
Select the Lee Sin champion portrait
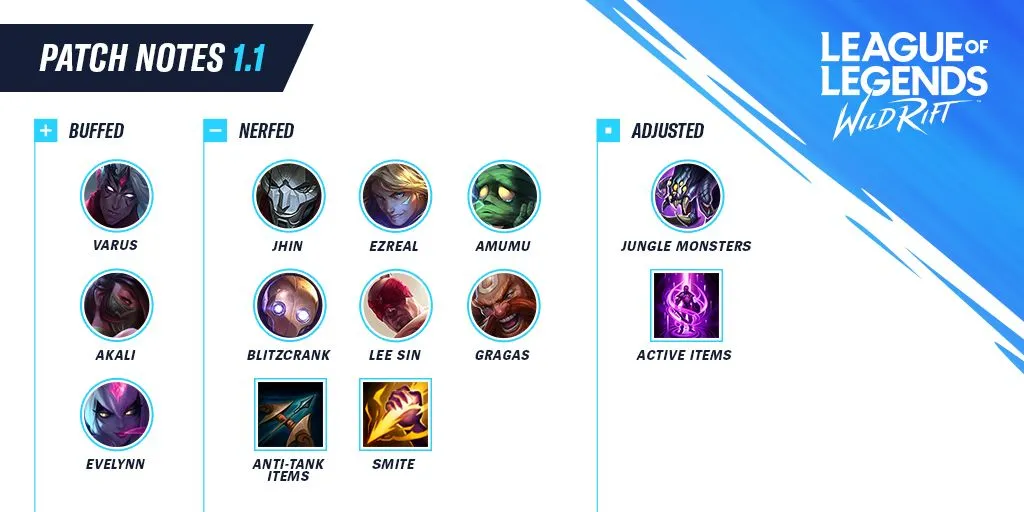click(x=395, y=306)
